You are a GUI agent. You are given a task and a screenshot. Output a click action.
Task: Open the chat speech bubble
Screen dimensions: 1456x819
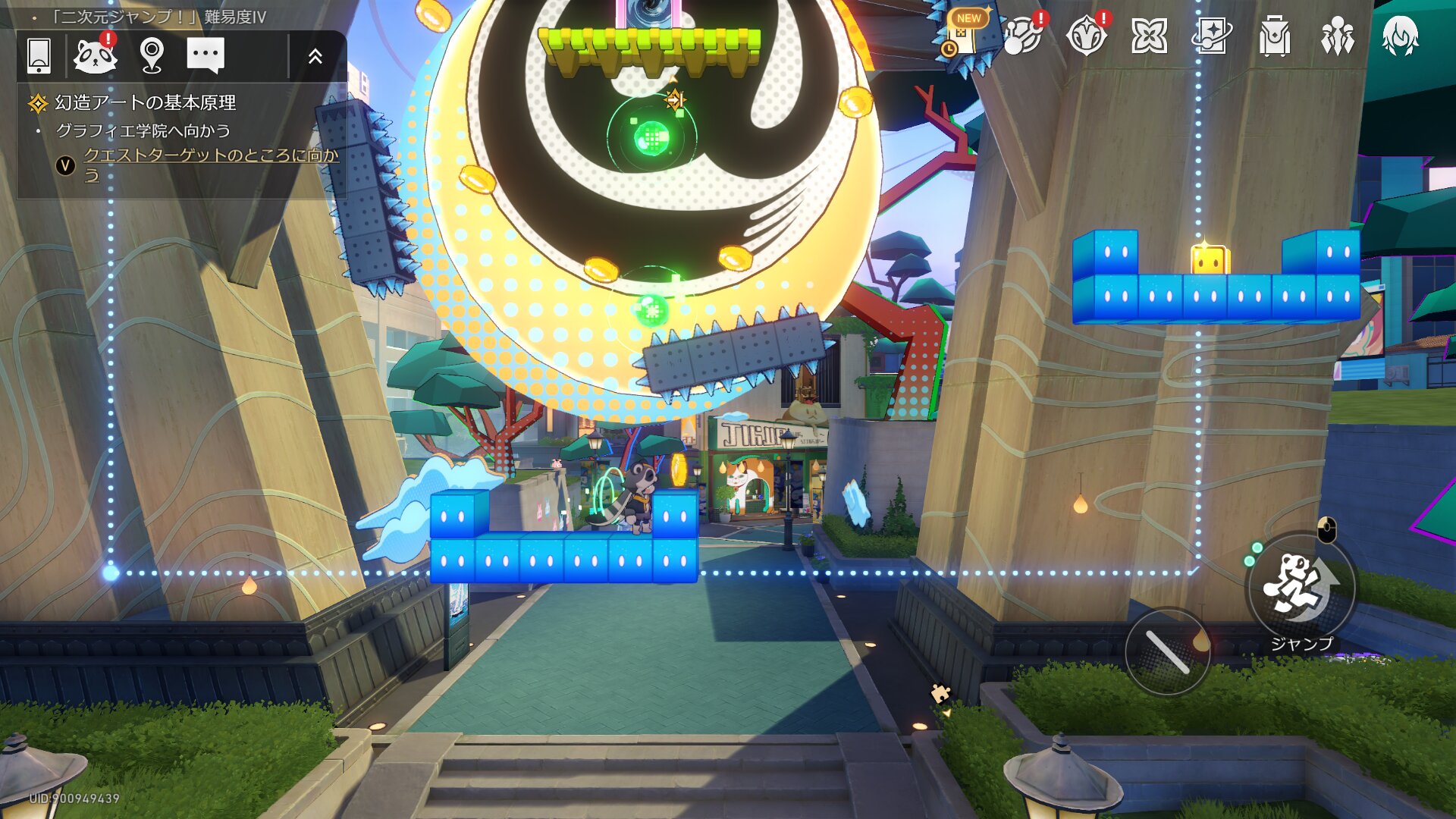[x=205, y=55]
